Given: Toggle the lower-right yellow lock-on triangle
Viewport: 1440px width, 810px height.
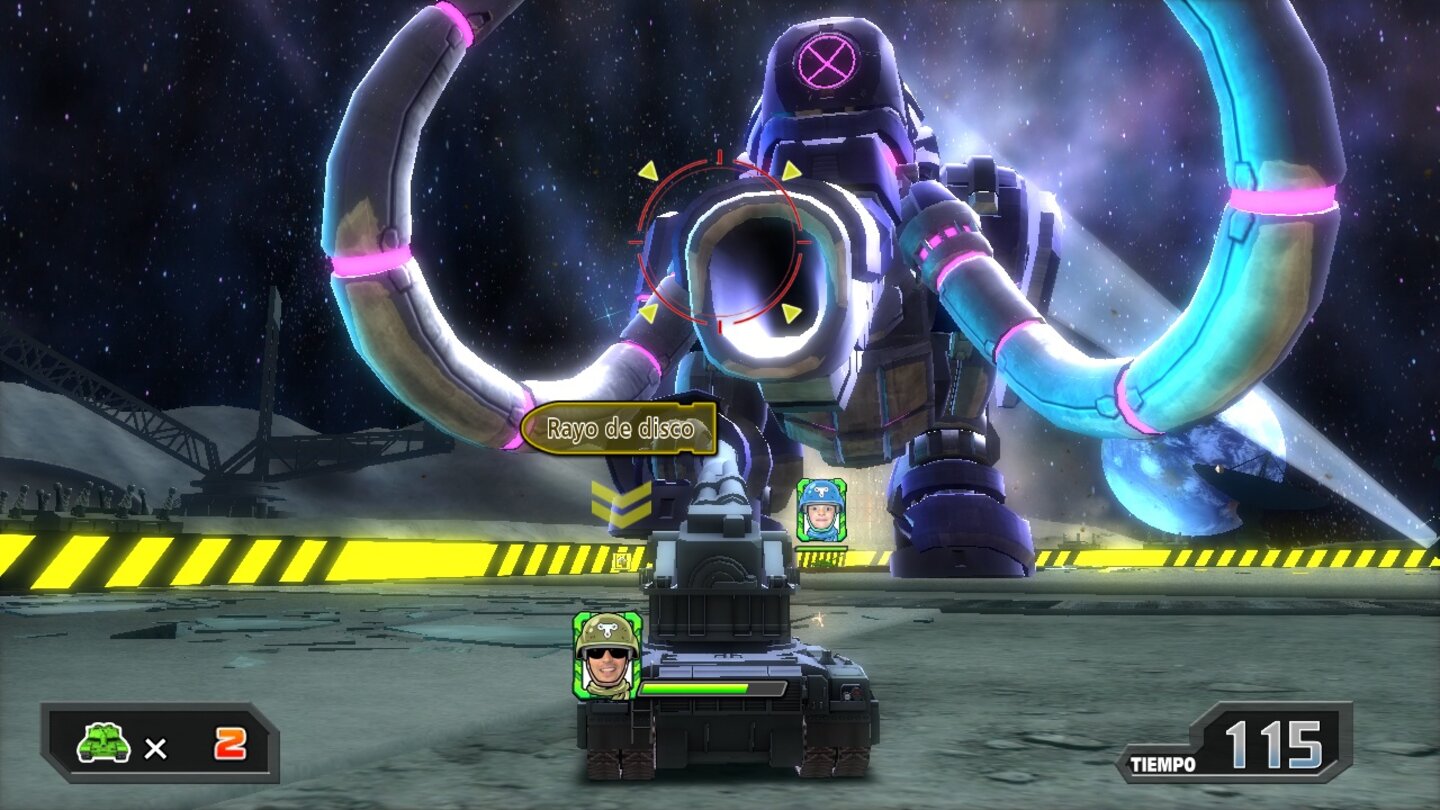Looking at the screenshot, I should click(793, 313).
